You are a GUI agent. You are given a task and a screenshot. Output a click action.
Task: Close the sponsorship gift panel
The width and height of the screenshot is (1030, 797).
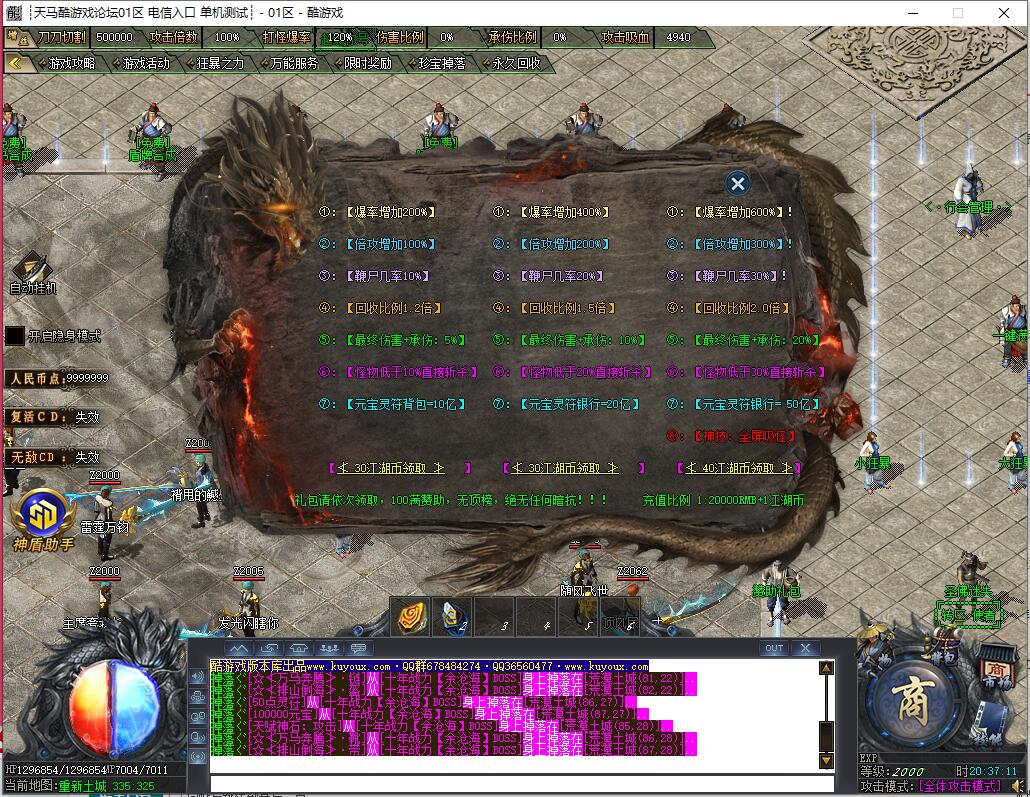point(738,183)
